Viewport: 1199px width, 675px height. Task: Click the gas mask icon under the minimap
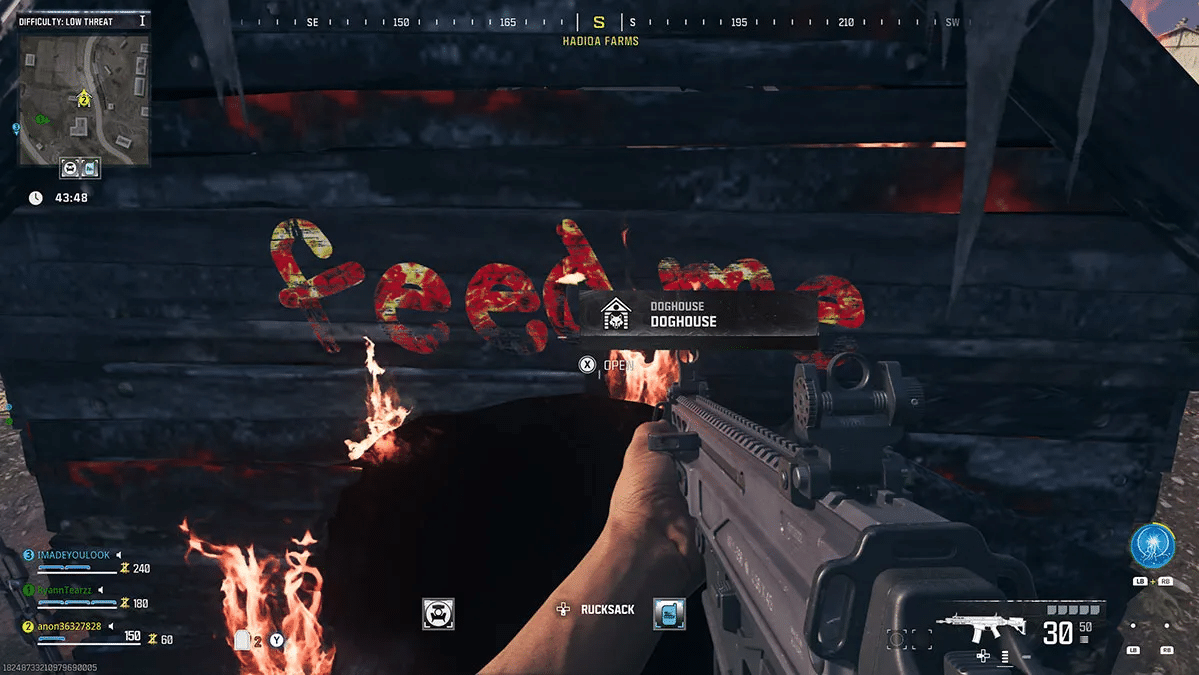pyautogui.click(x=71, y=169)
